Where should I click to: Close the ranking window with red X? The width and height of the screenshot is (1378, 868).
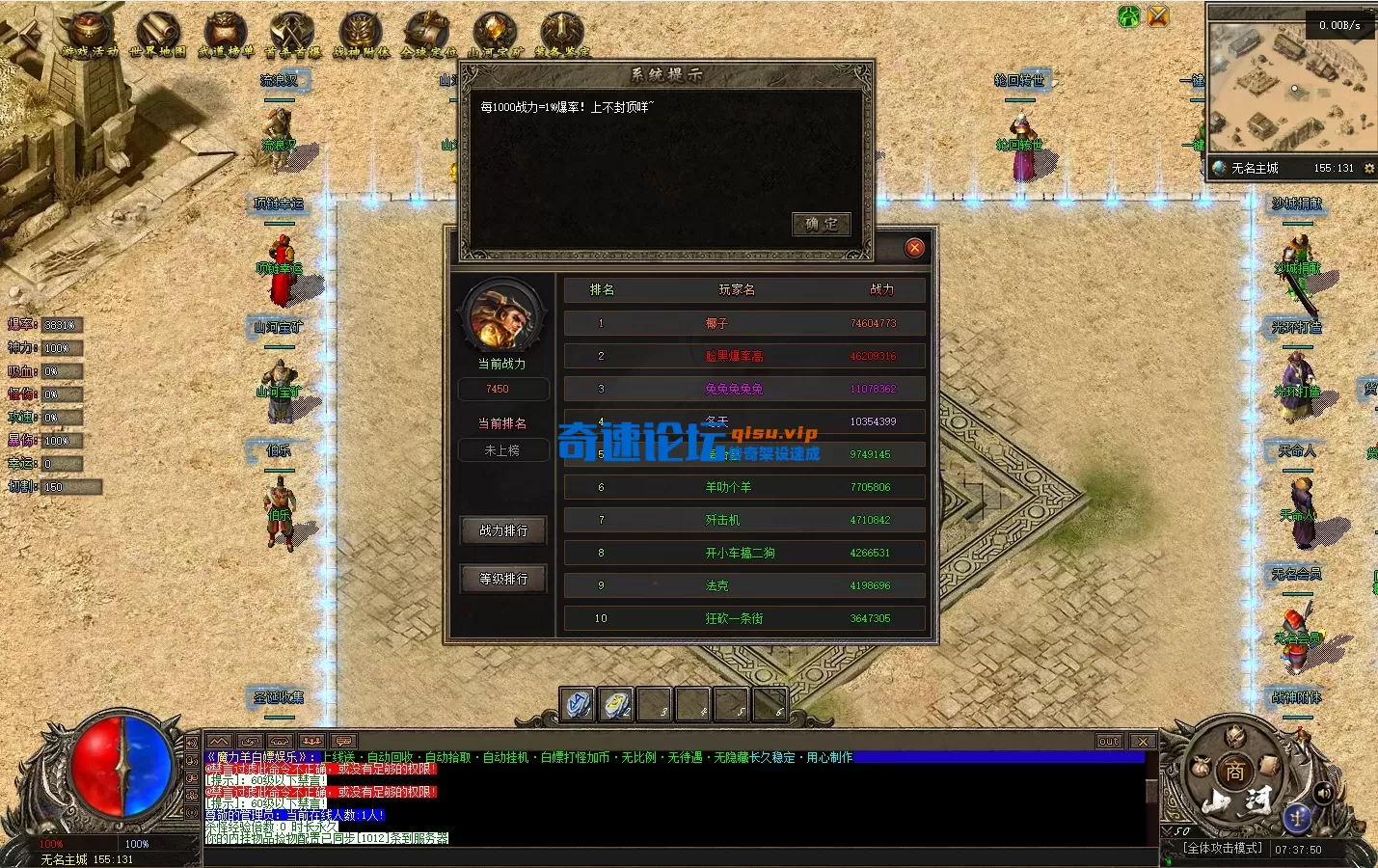pyautogui.click(x=914, y=248)
